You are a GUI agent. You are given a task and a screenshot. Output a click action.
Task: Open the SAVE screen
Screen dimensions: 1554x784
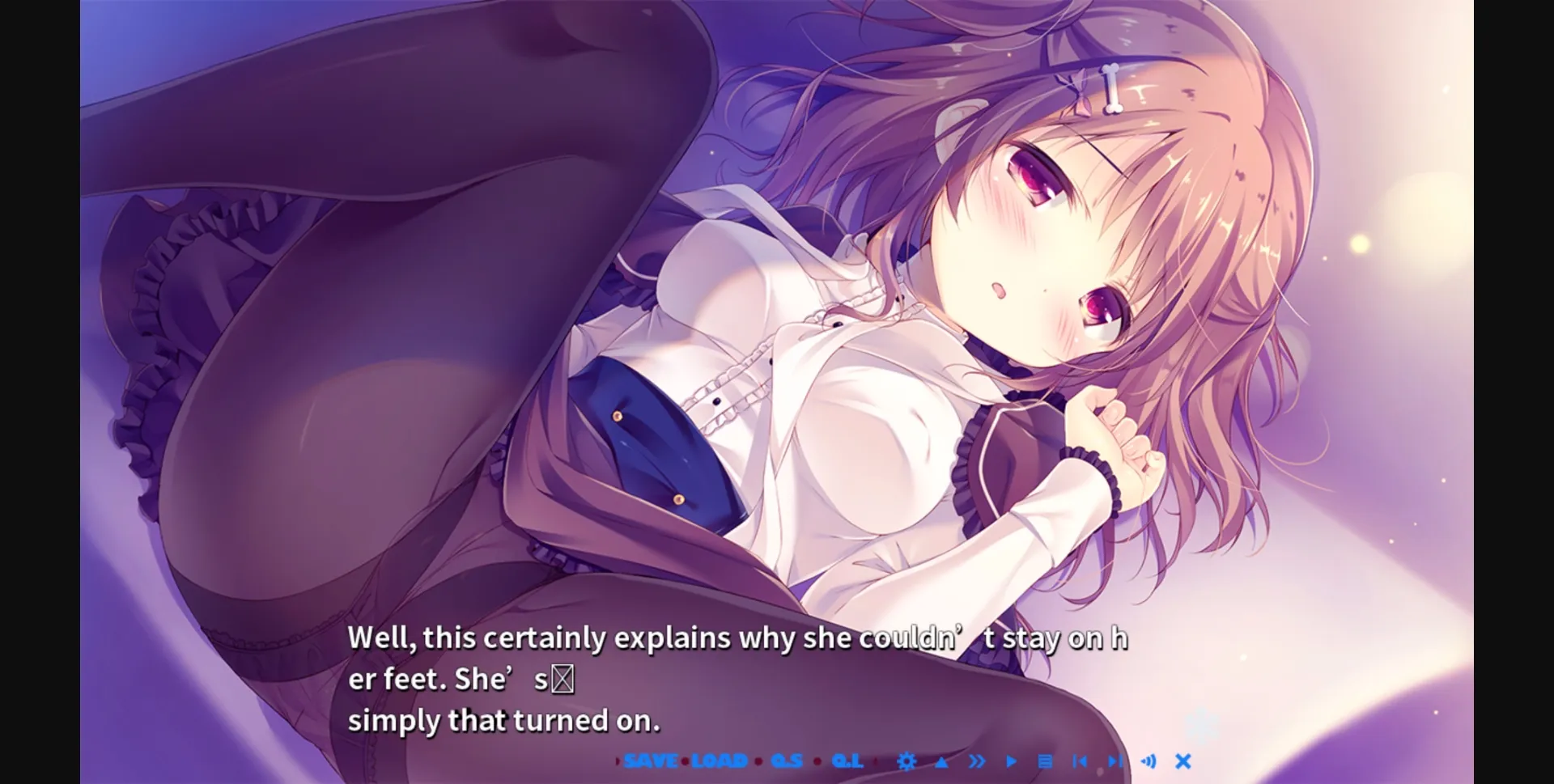(650, 761)
